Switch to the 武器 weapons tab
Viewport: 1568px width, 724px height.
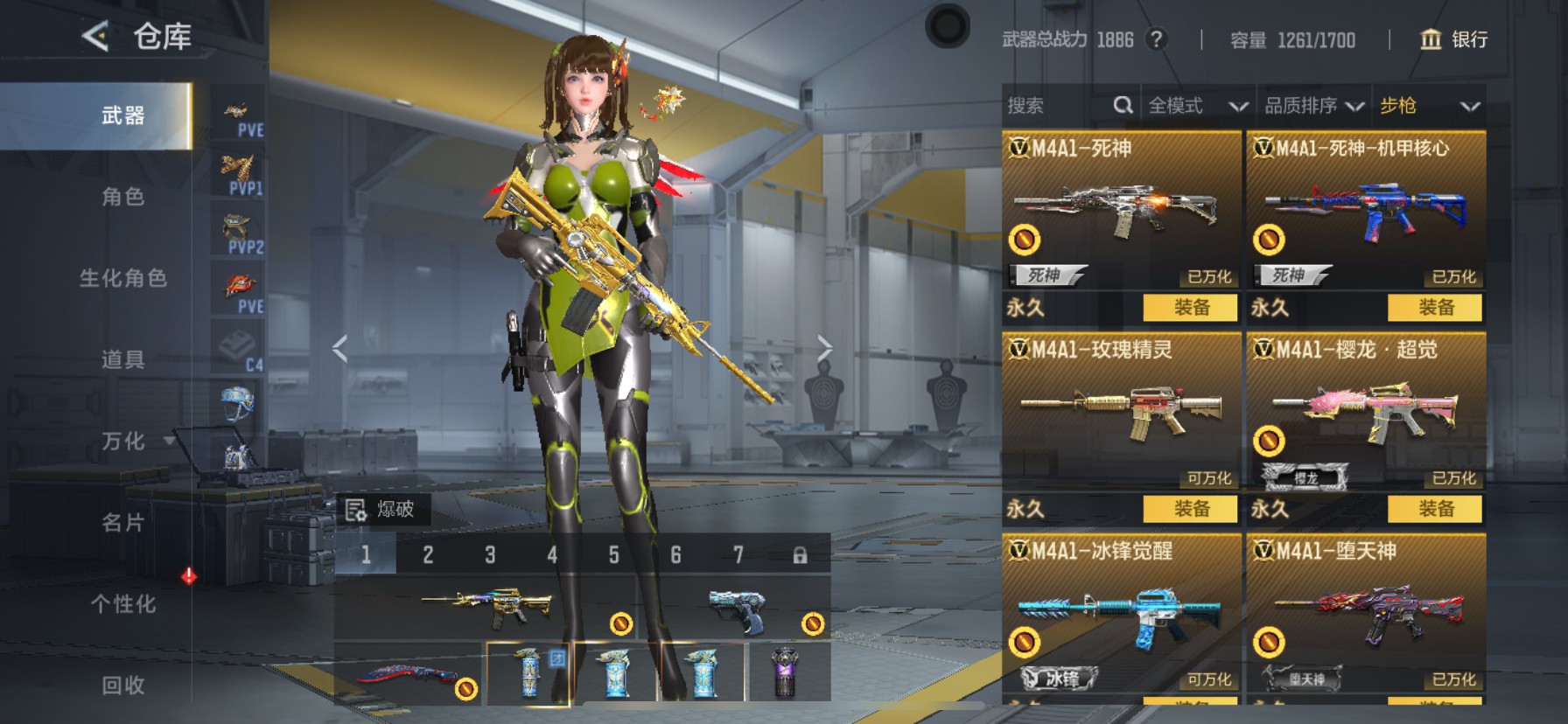point(122,115)
